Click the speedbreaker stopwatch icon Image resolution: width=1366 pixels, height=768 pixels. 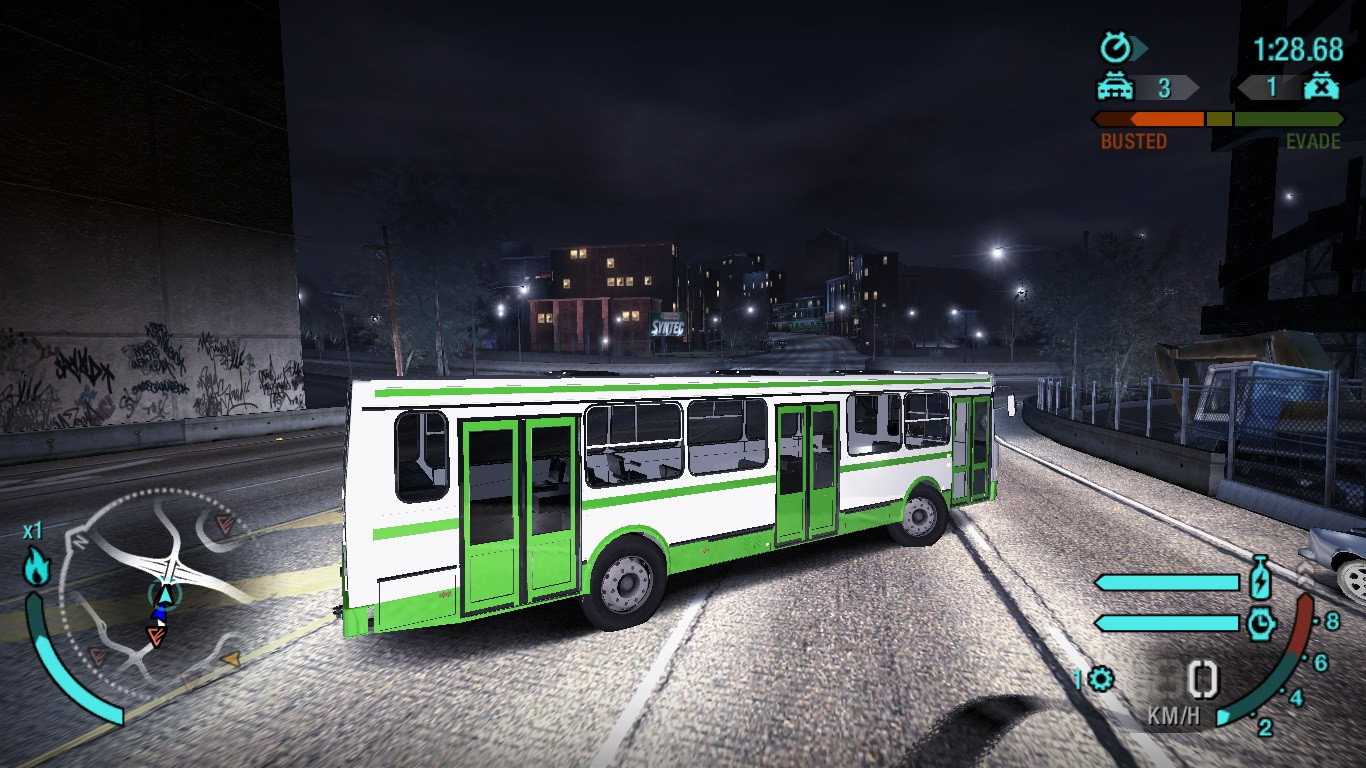[x=1261, y=624]
